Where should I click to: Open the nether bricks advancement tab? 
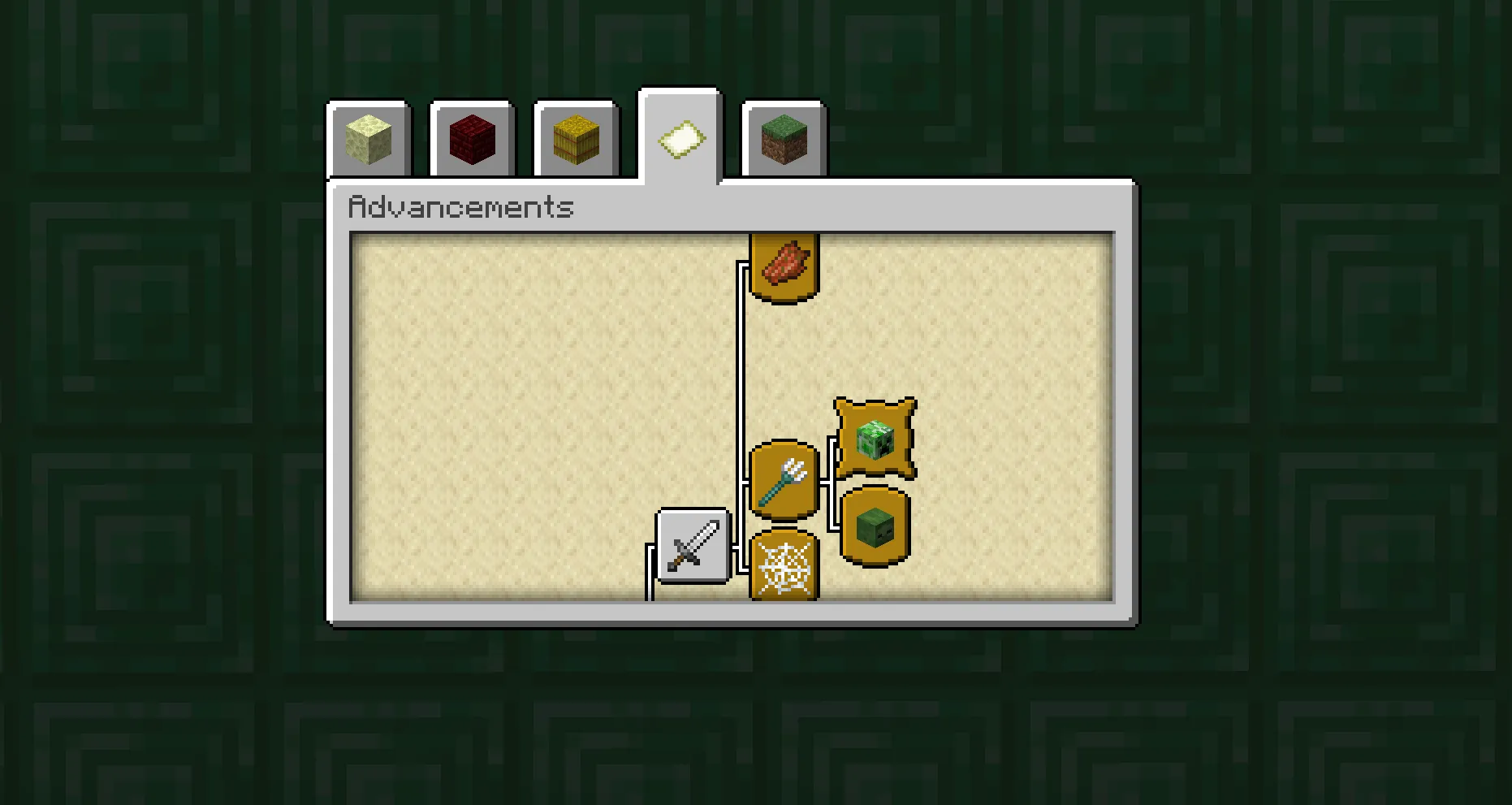point(471,138)
